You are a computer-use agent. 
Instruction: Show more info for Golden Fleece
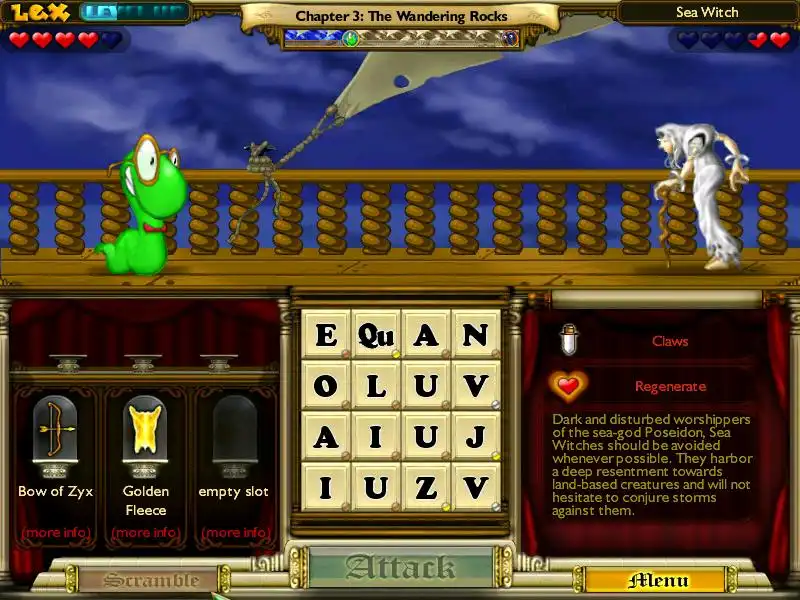145,532
